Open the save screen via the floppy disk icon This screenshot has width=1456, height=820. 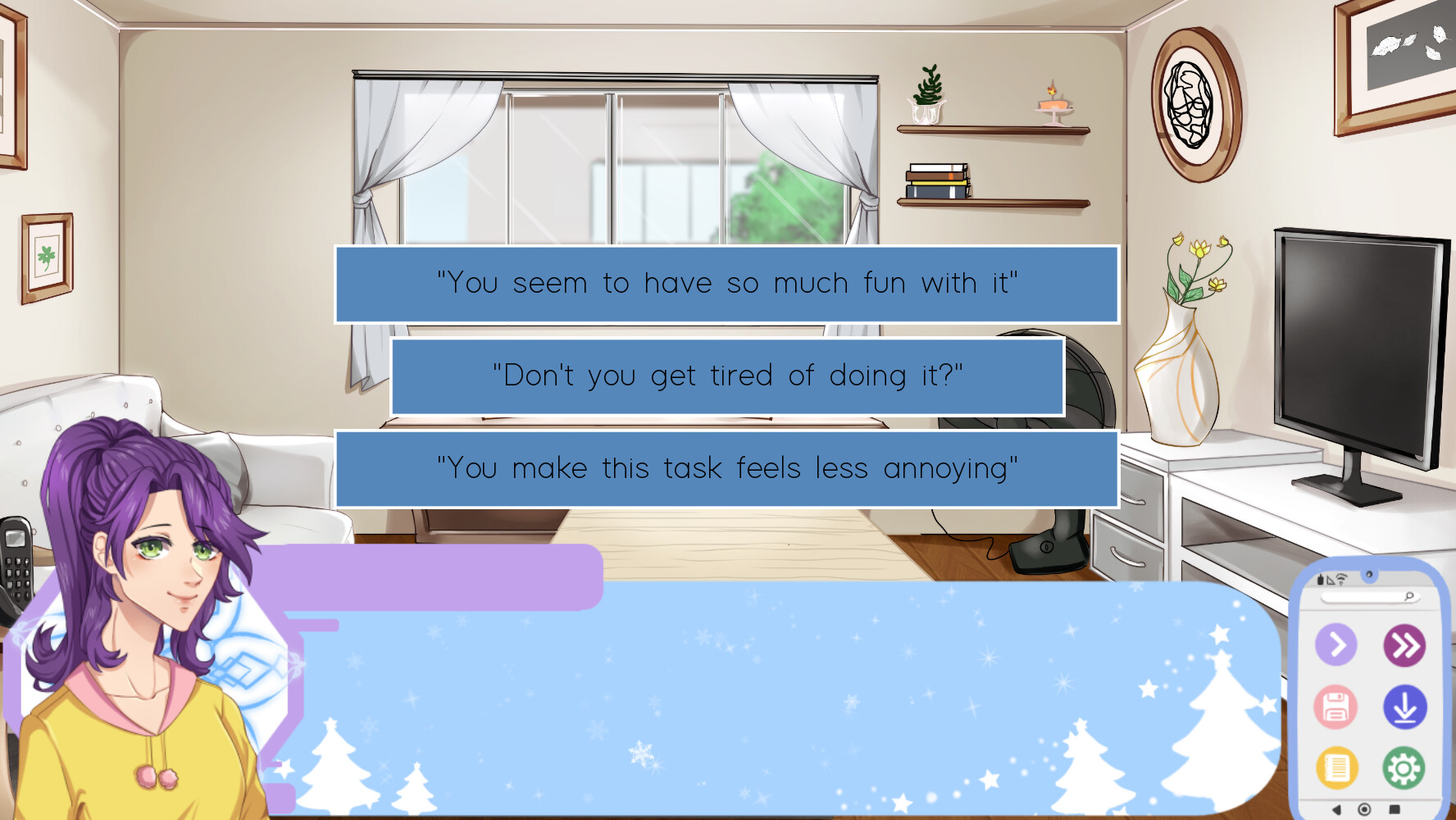pos(1335,707)
